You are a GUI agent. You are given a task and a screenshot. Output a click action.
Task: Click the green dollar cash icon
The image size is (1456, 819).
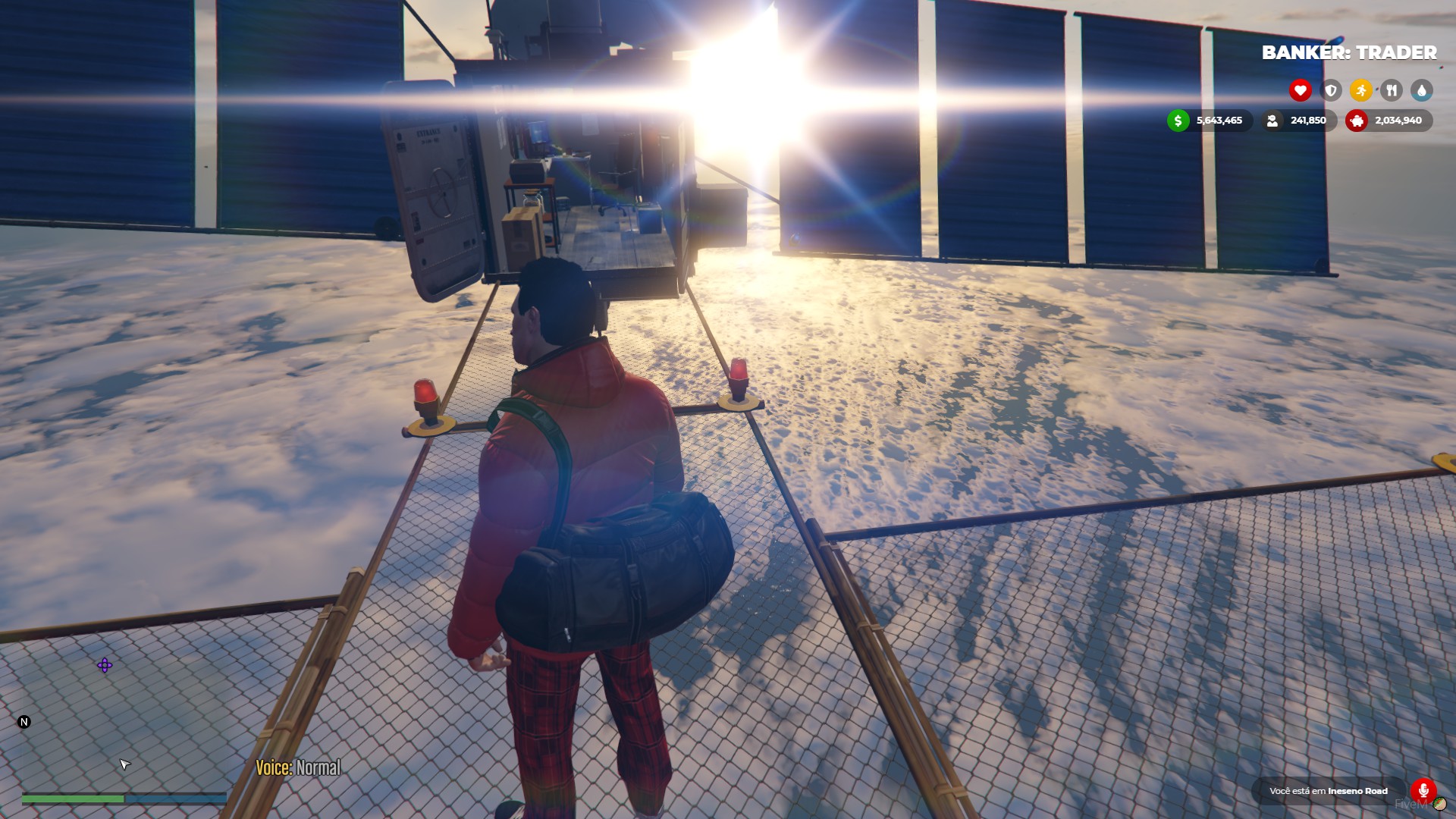click(1178, 120)
